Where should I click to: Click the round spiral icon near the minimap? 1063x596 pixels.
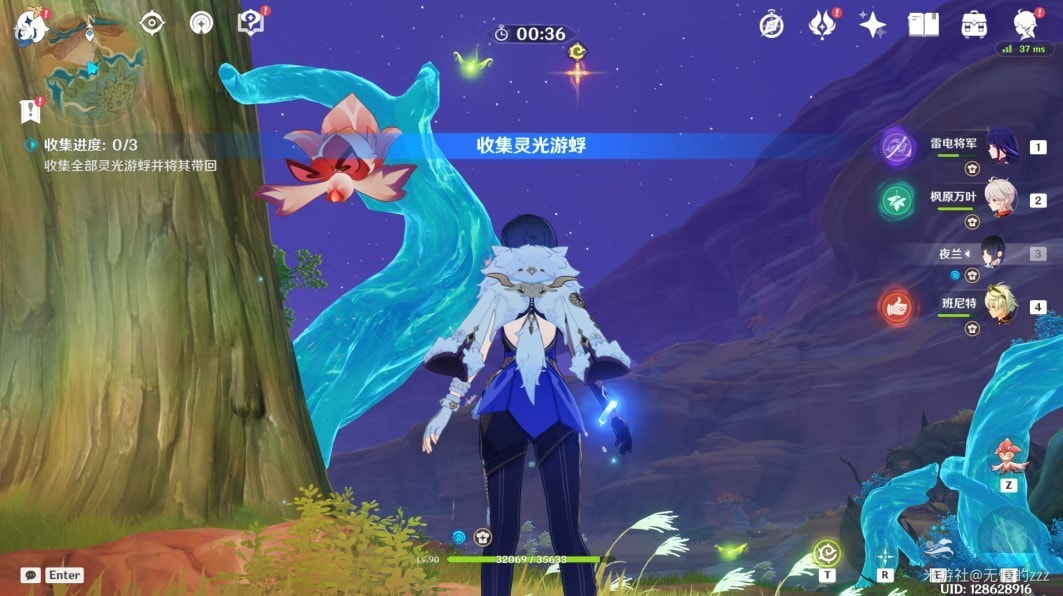pos(201,23)
